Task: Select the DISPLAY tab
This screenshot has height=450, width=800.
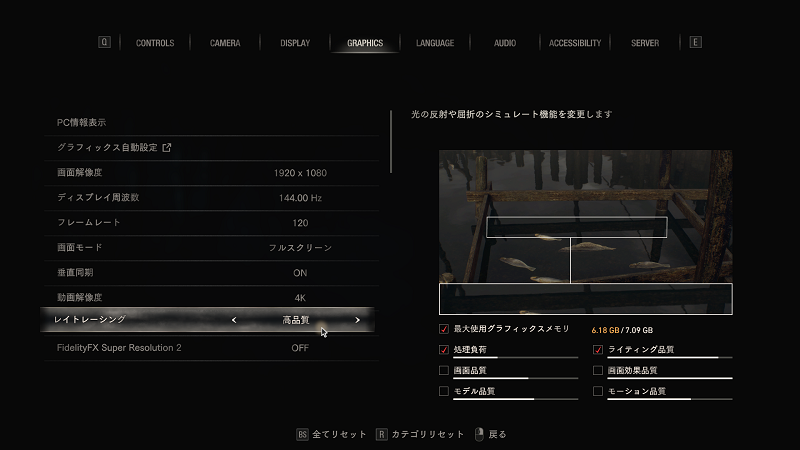Action: pos(295,43)
